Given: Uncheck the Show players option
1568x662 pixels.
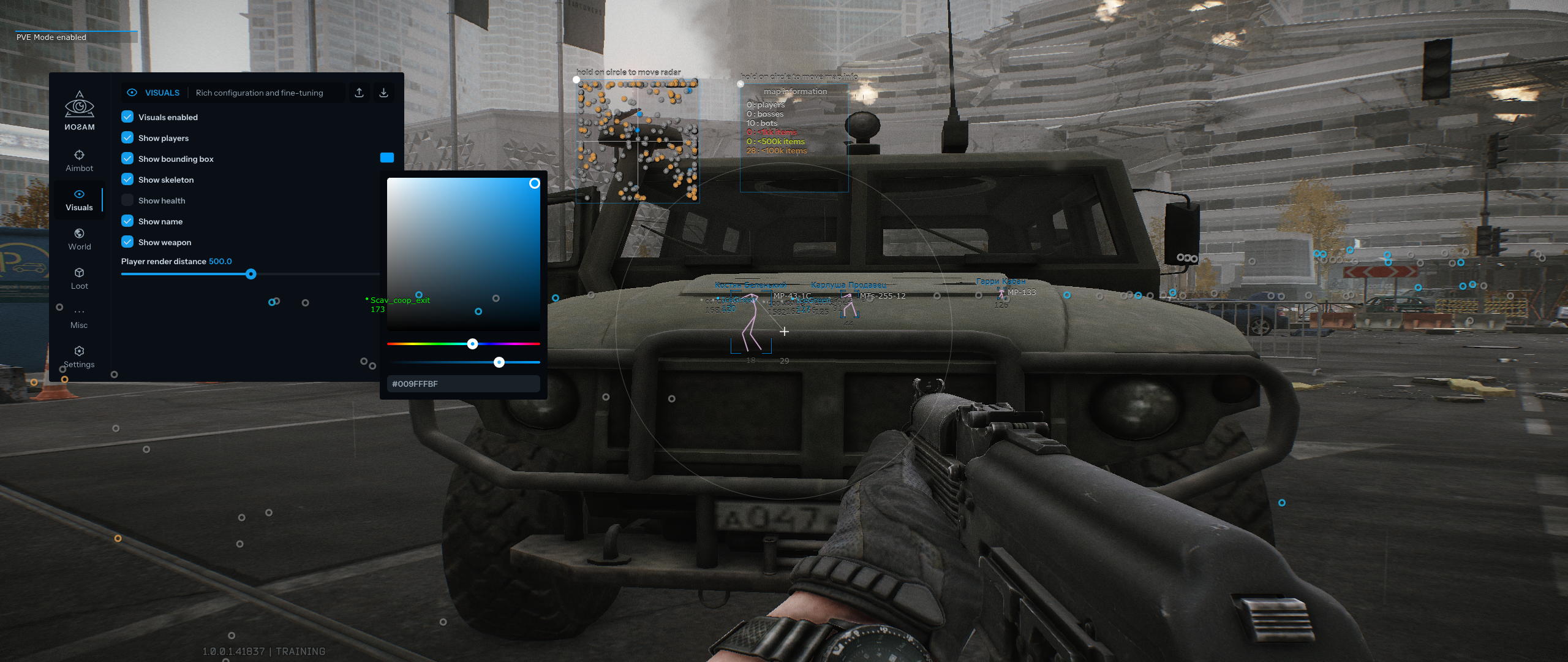Looking at the screenshot, I should pyautogui.click(x=127, y=137).
